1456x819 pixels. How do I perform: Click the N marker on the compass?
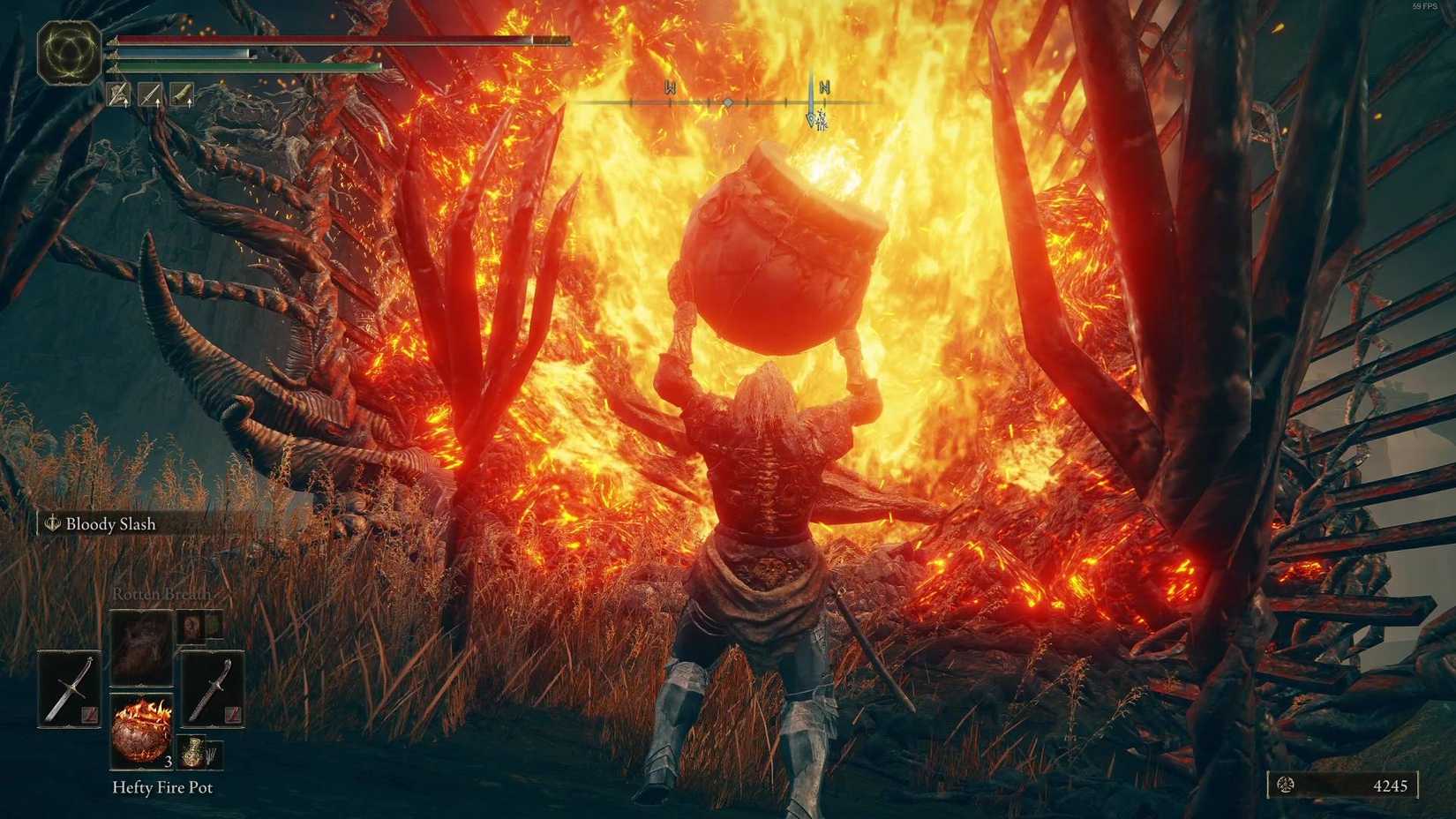coord(825,88)
